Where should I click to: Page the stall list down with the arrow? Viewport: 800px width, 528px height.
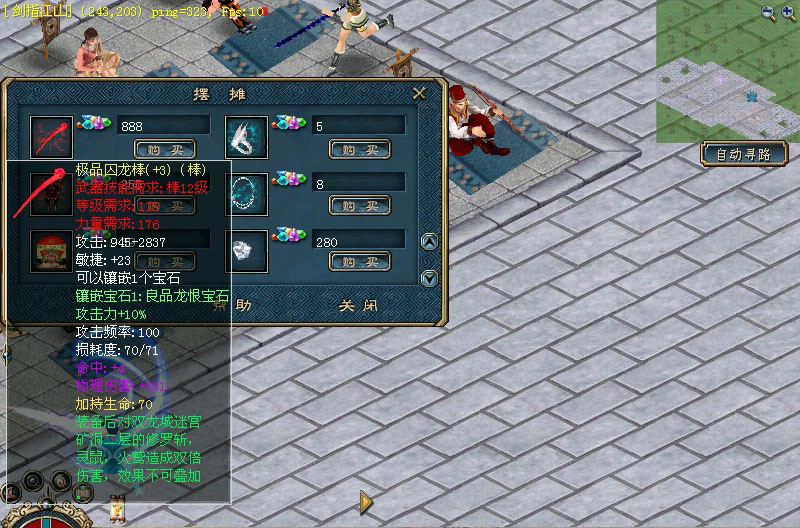(x=429, y=278)
